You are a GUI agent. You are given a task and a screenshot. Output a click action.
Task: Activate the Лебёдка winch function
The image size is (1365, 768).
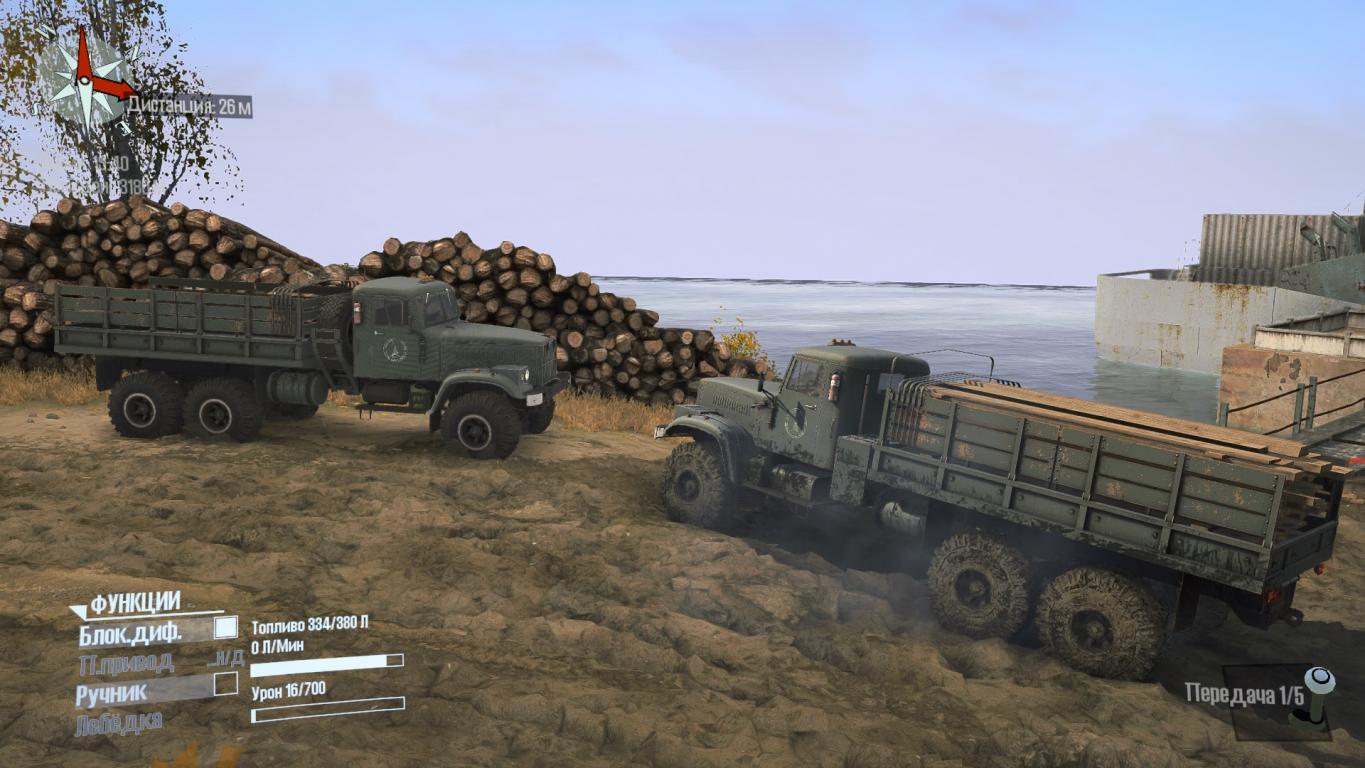tap(119, 722)
